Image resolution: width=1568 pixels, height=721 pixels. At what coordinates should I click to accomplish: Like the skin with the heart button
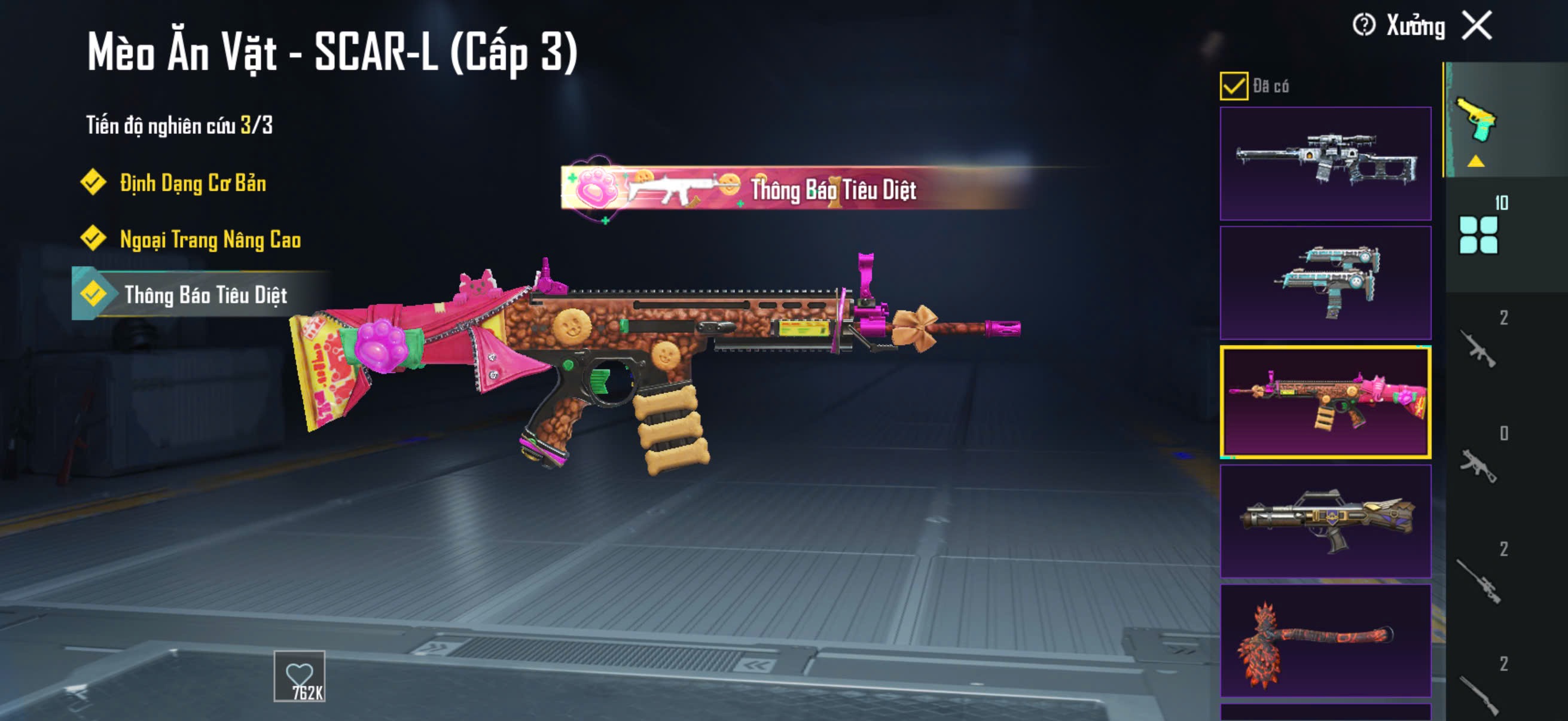pos(299,676)
